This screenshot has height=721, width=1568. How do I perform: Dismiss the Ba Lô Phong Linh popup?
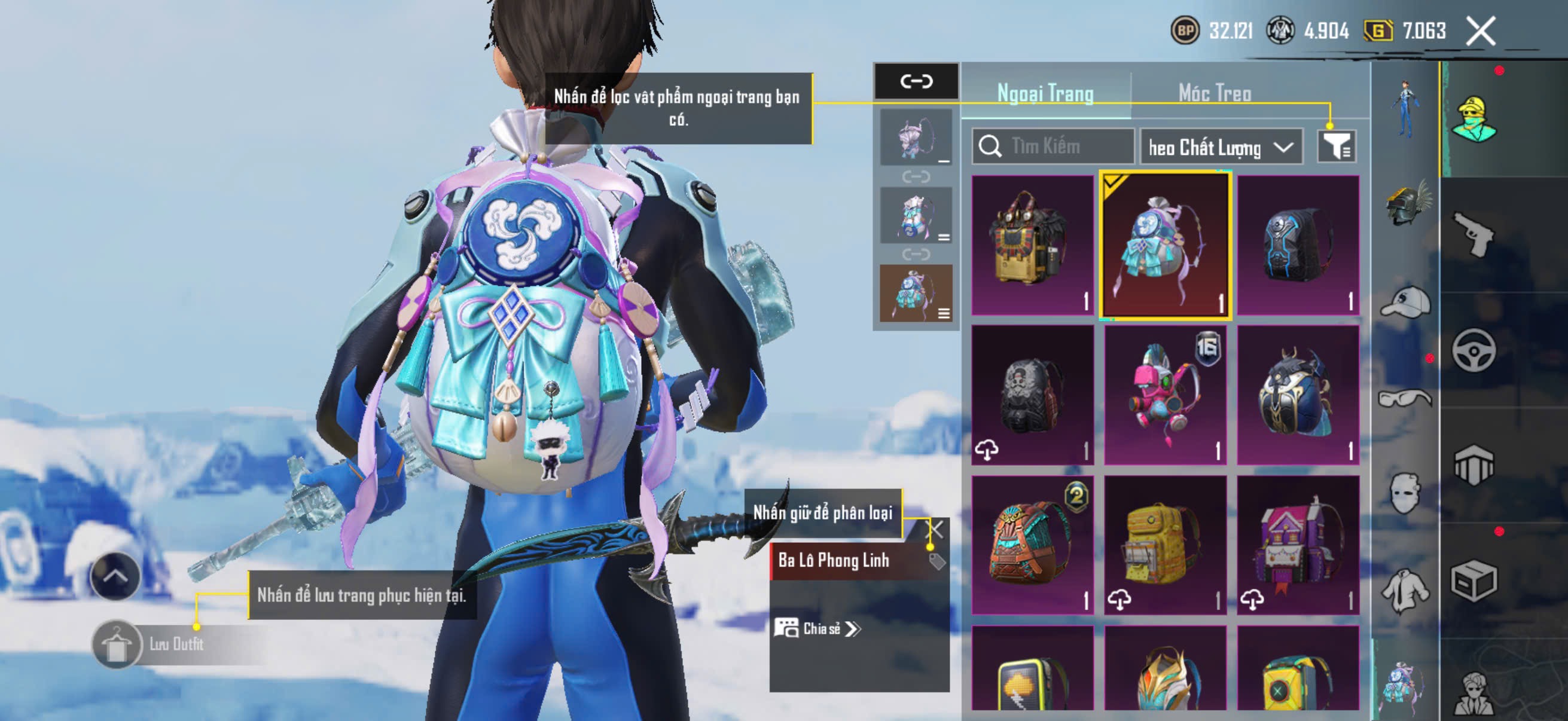(935, 529)
